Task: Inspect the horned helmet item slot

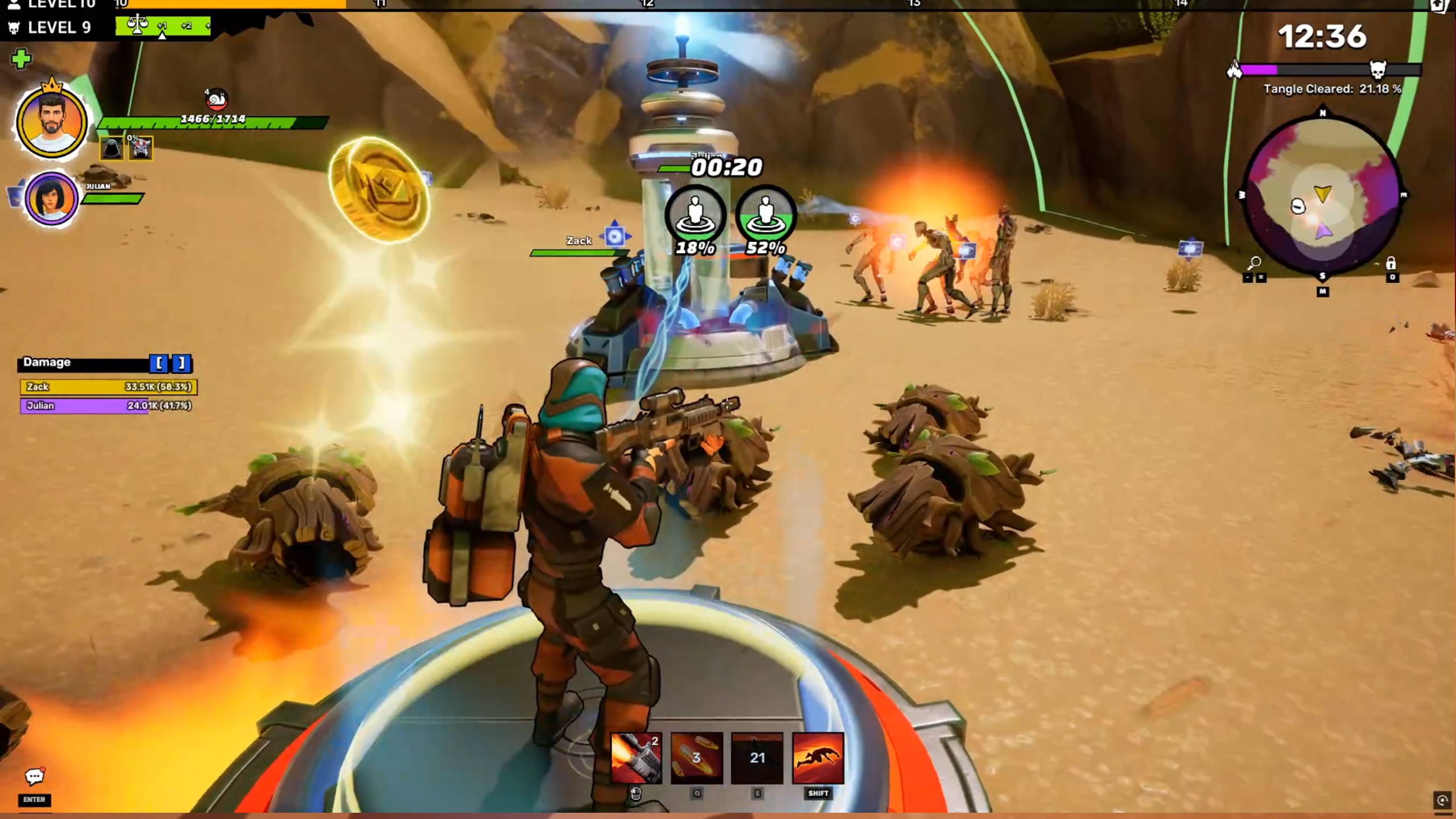Action: (x=141, y=149)
